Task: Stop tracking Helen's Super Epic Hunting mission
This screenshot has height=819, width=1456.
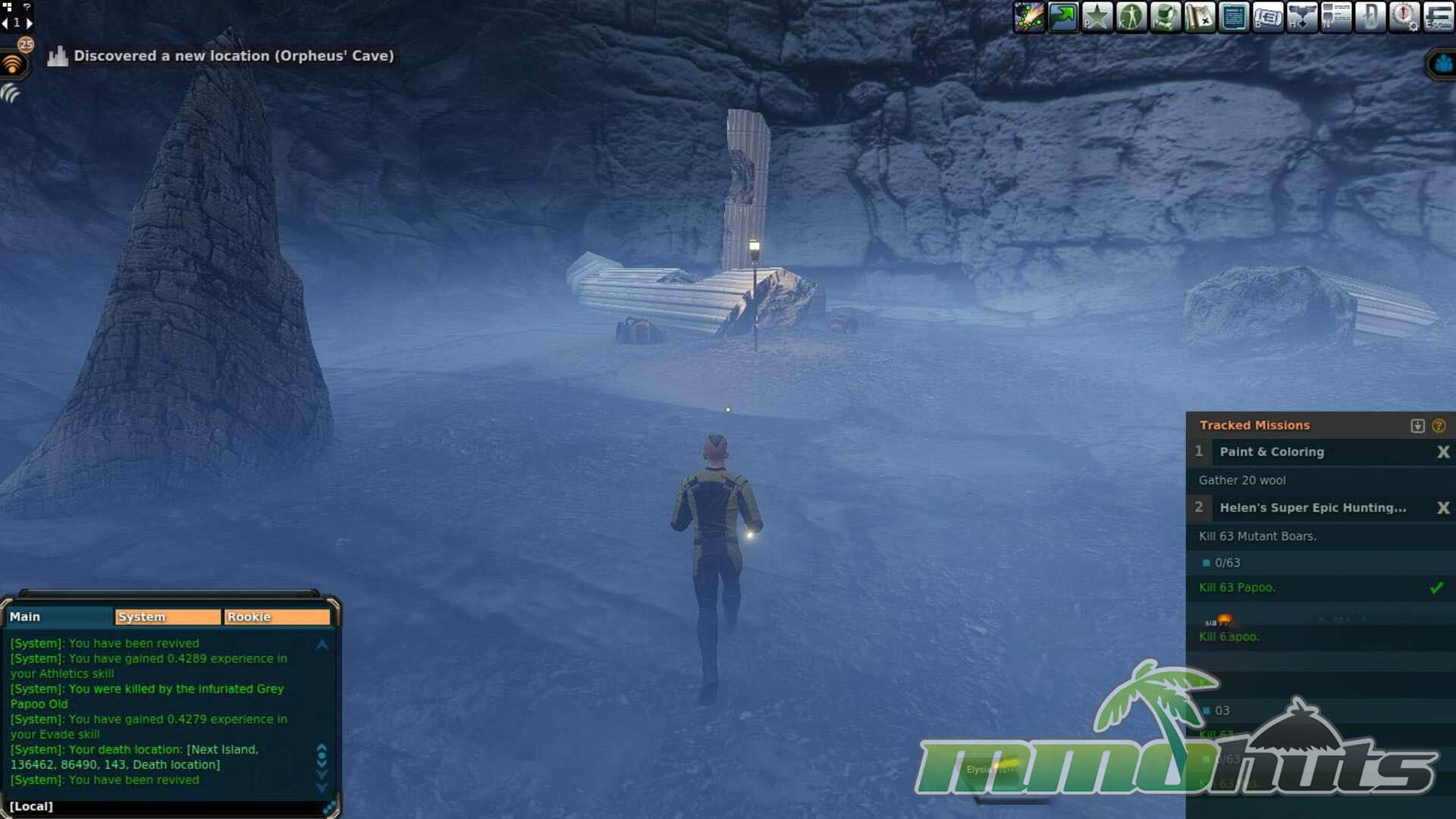Action: (1443, 508)
